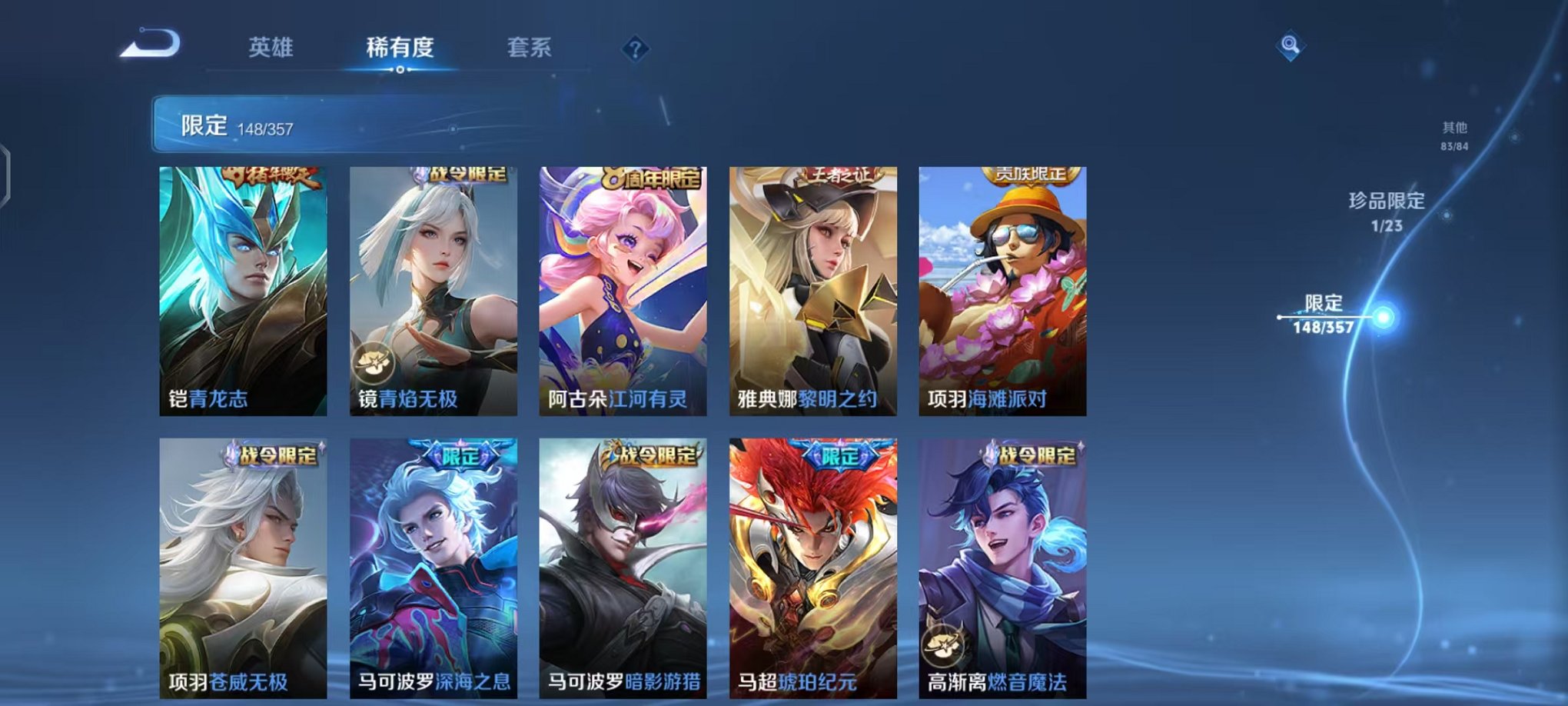Collapse to 其他 83/84 section marker
Viewport: 1568px width, 706px height.
[x=1455, y=137]
